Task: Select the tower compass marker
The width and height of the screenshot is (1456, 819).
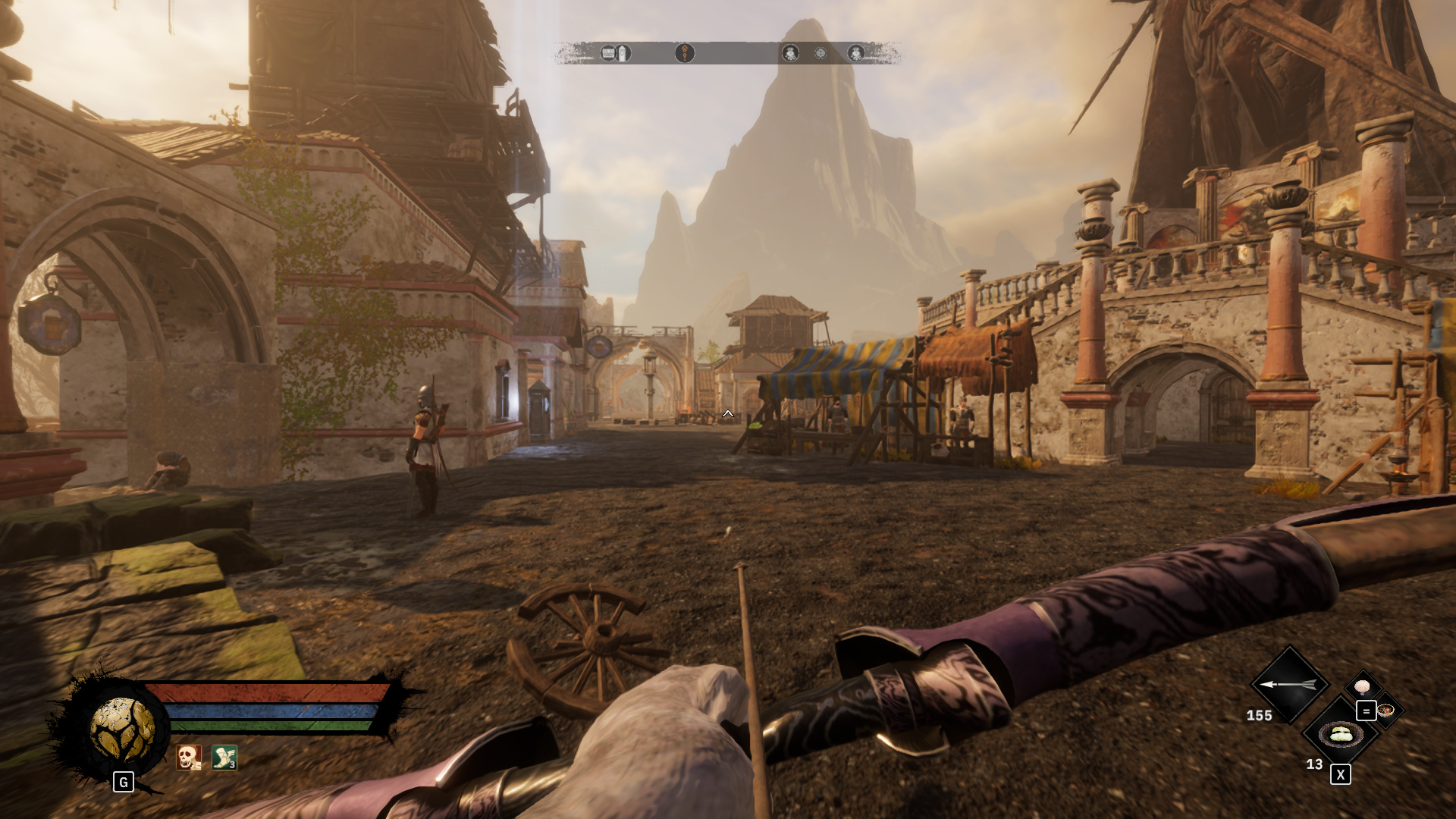Action: pos(623,53)
